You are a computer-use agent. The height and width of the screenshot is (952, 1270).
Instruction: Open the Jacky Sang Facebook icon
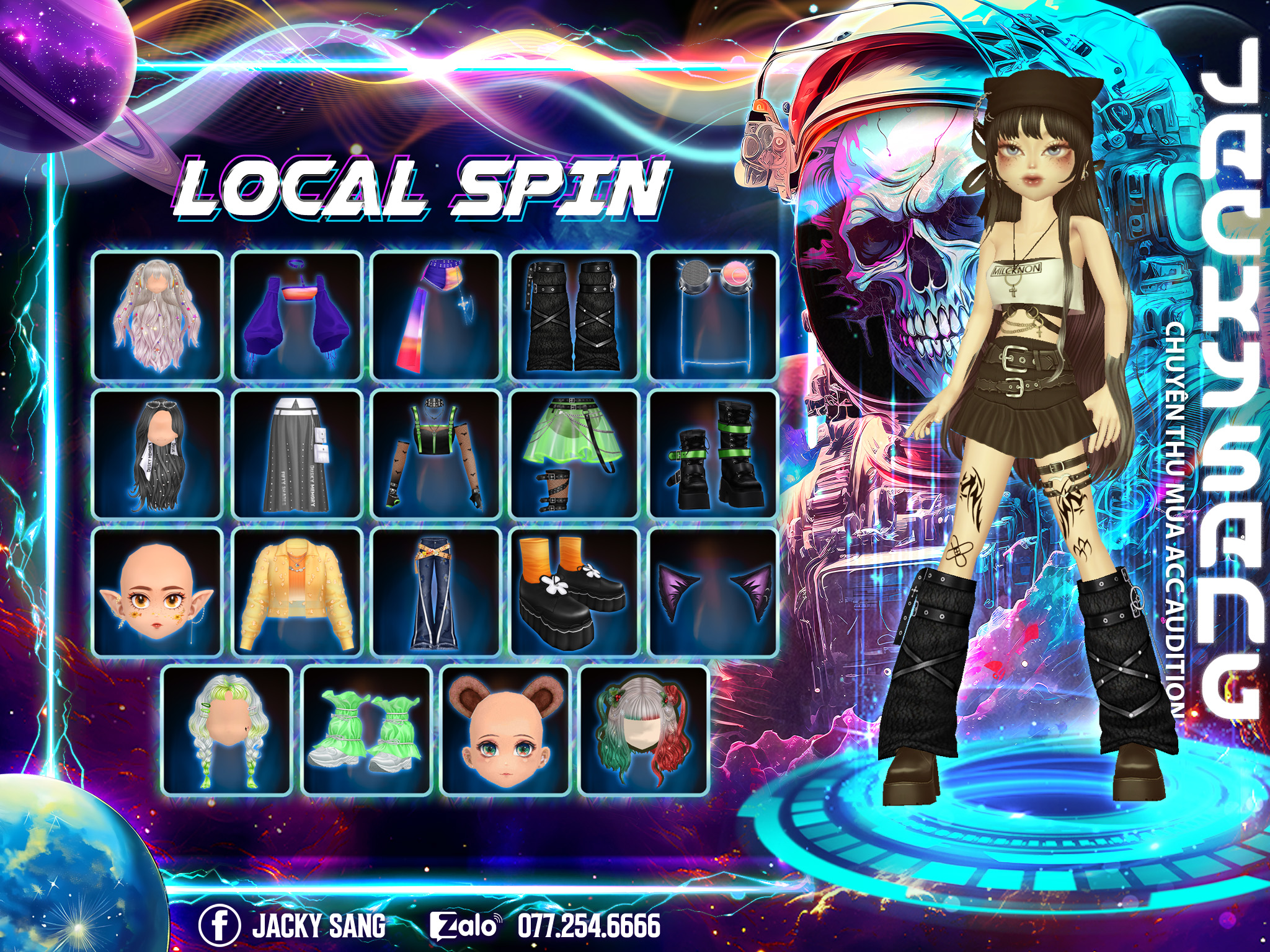219,925
